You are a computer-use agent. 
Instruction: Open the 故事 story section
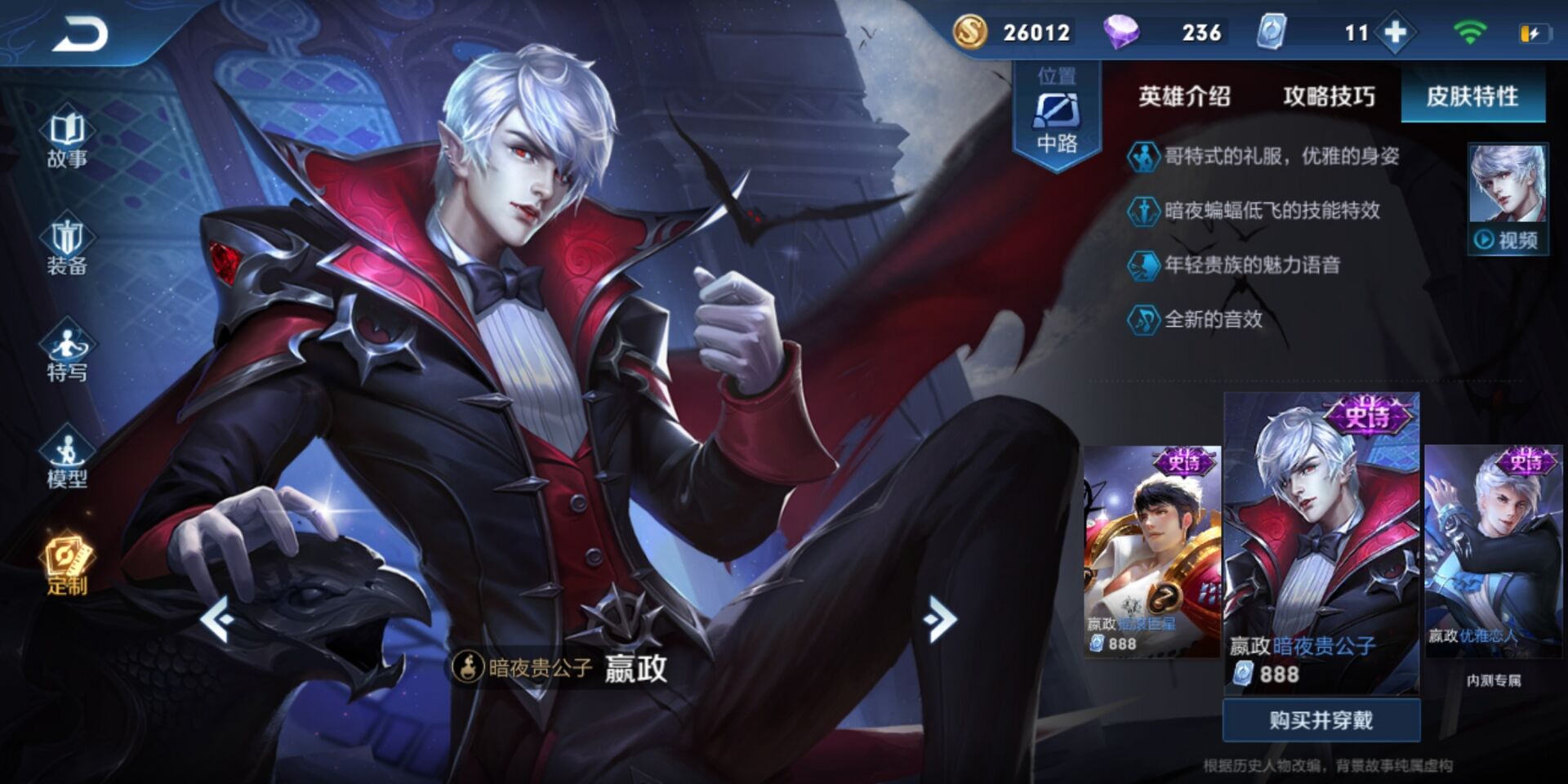[x=67, y=140]
